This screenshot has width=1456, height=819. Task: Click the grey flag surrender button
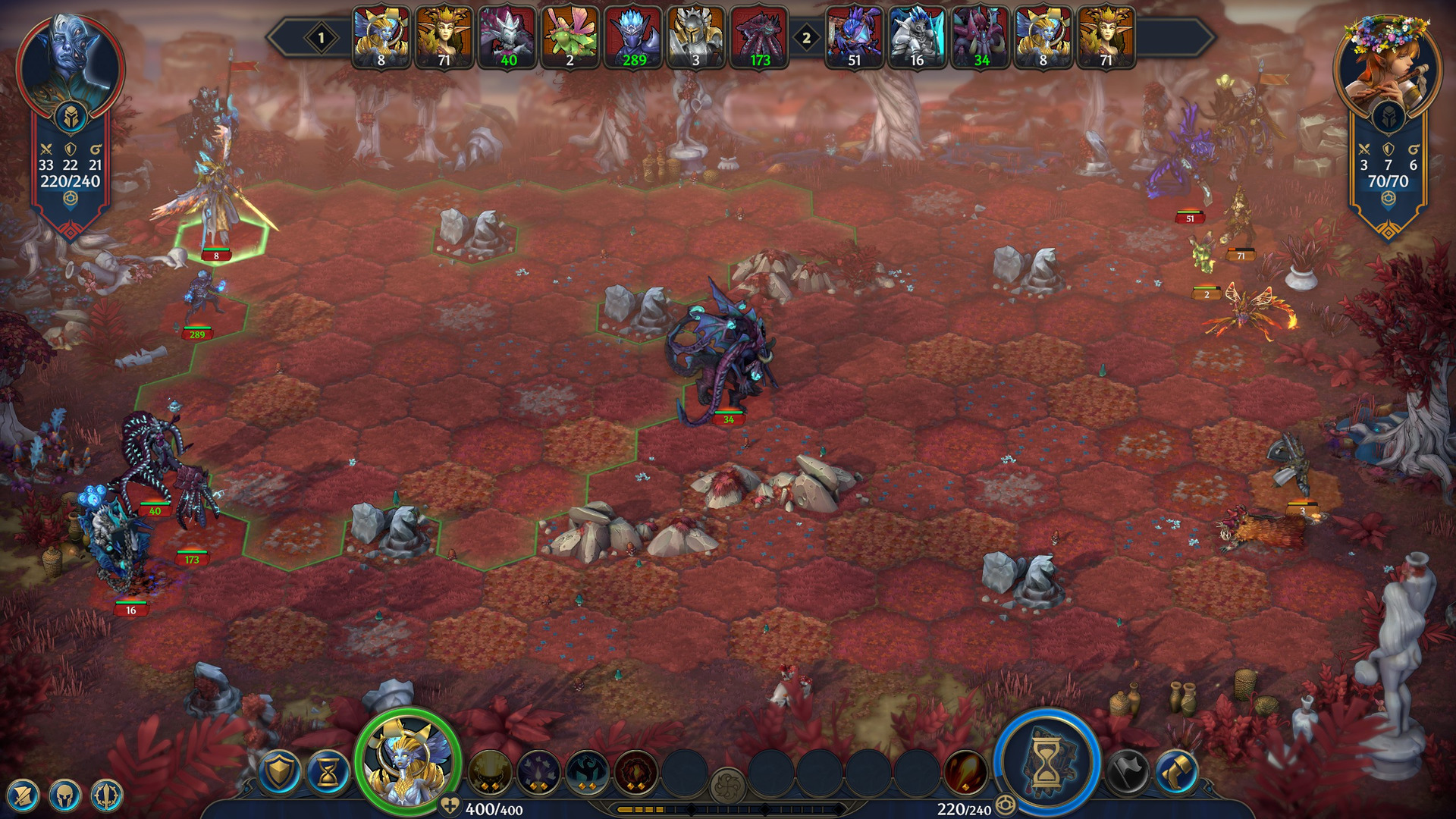click(1128, 773)
